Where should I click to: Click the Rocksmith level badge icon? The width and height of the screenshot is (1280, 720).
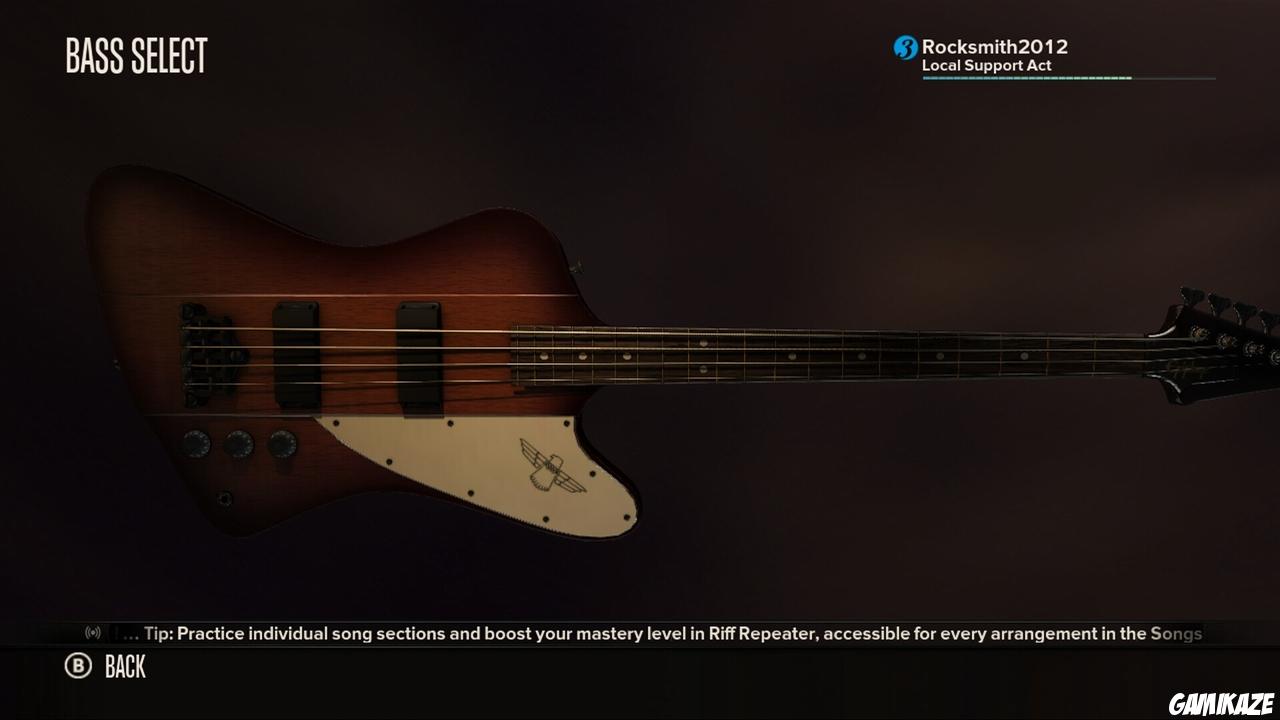903,45
